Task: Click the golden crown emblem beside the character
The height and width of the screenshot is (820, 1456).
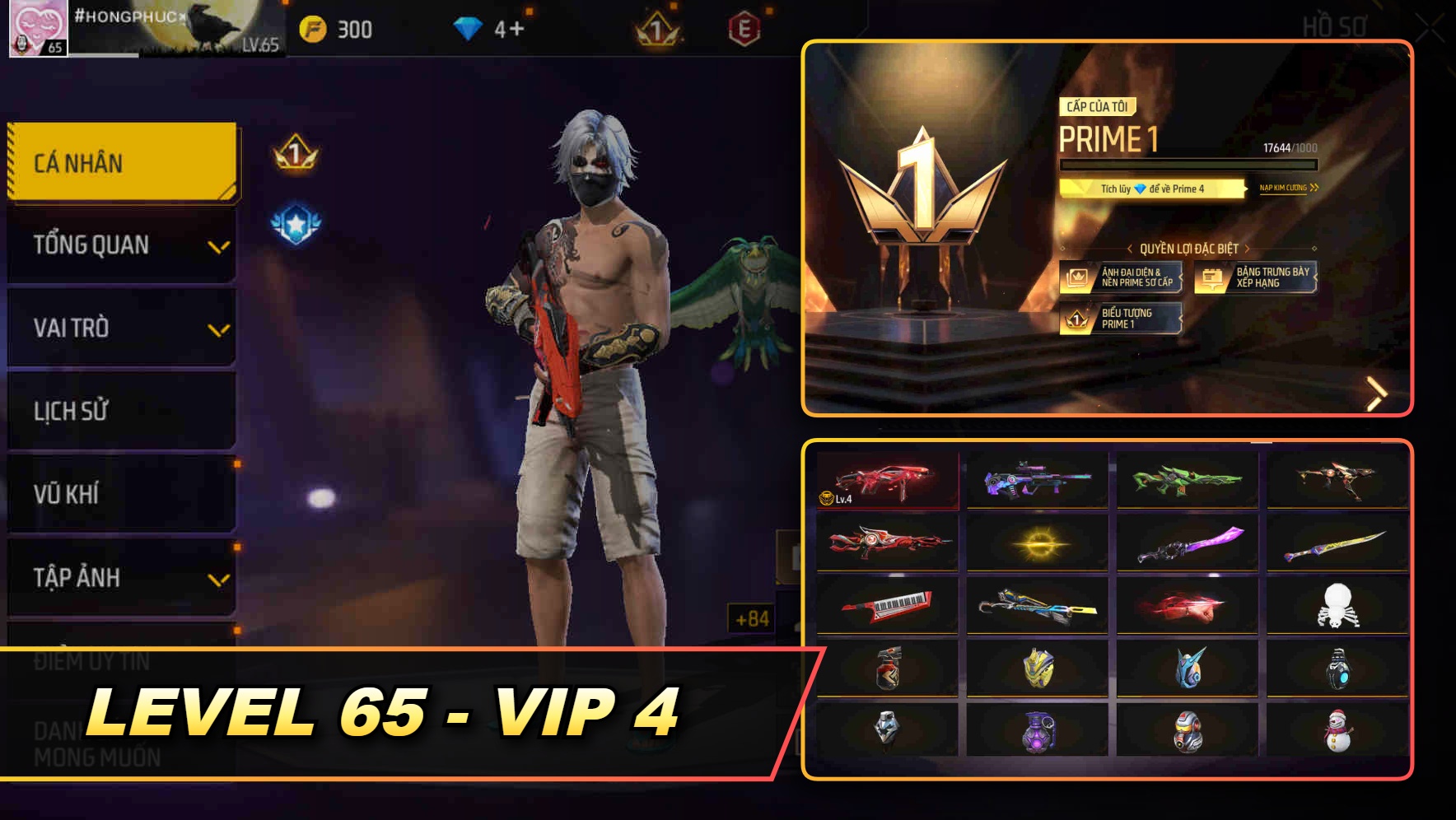Action: tap(292, 154)
